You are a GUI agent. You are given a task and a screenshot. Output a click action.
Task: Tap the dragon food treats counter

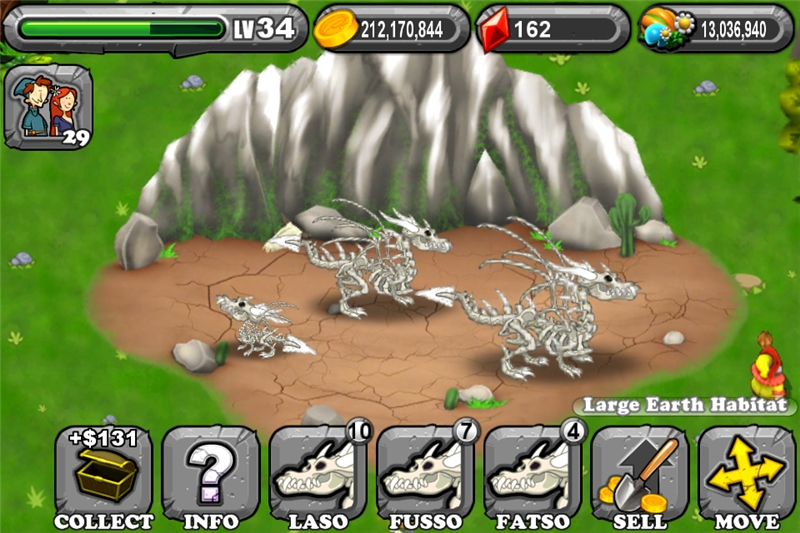pyautogui.click(x=716, y=29)
